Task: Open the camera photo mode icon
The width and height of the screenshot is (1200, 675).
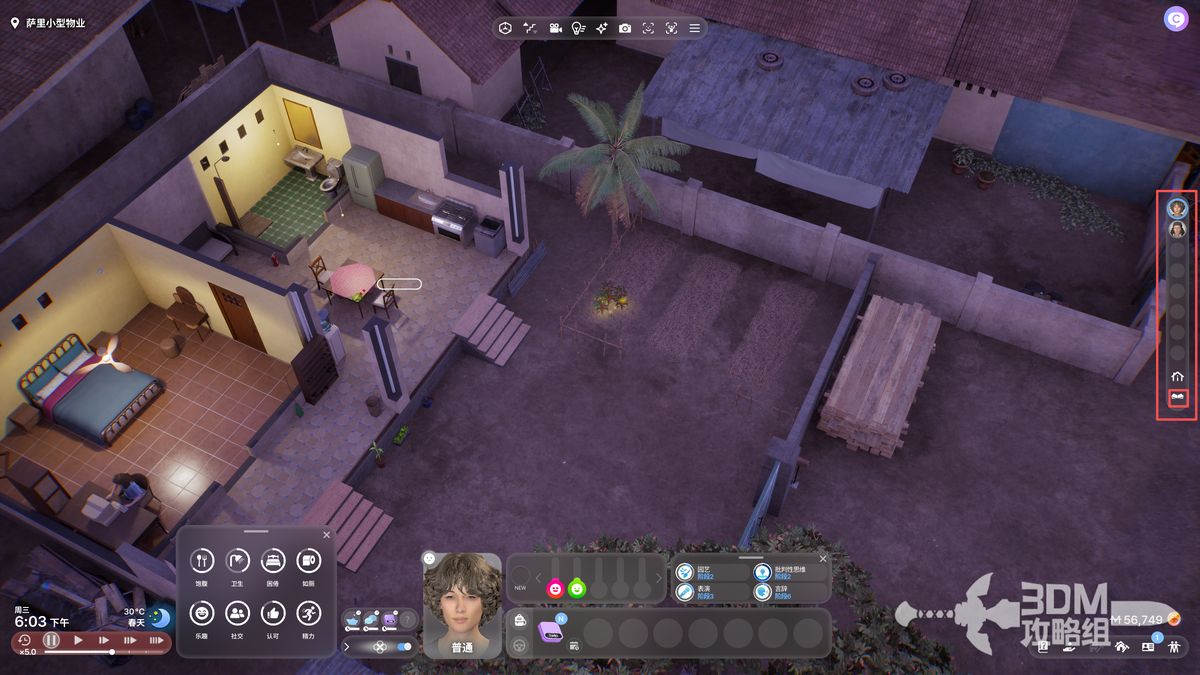Action: coord(625,28)
